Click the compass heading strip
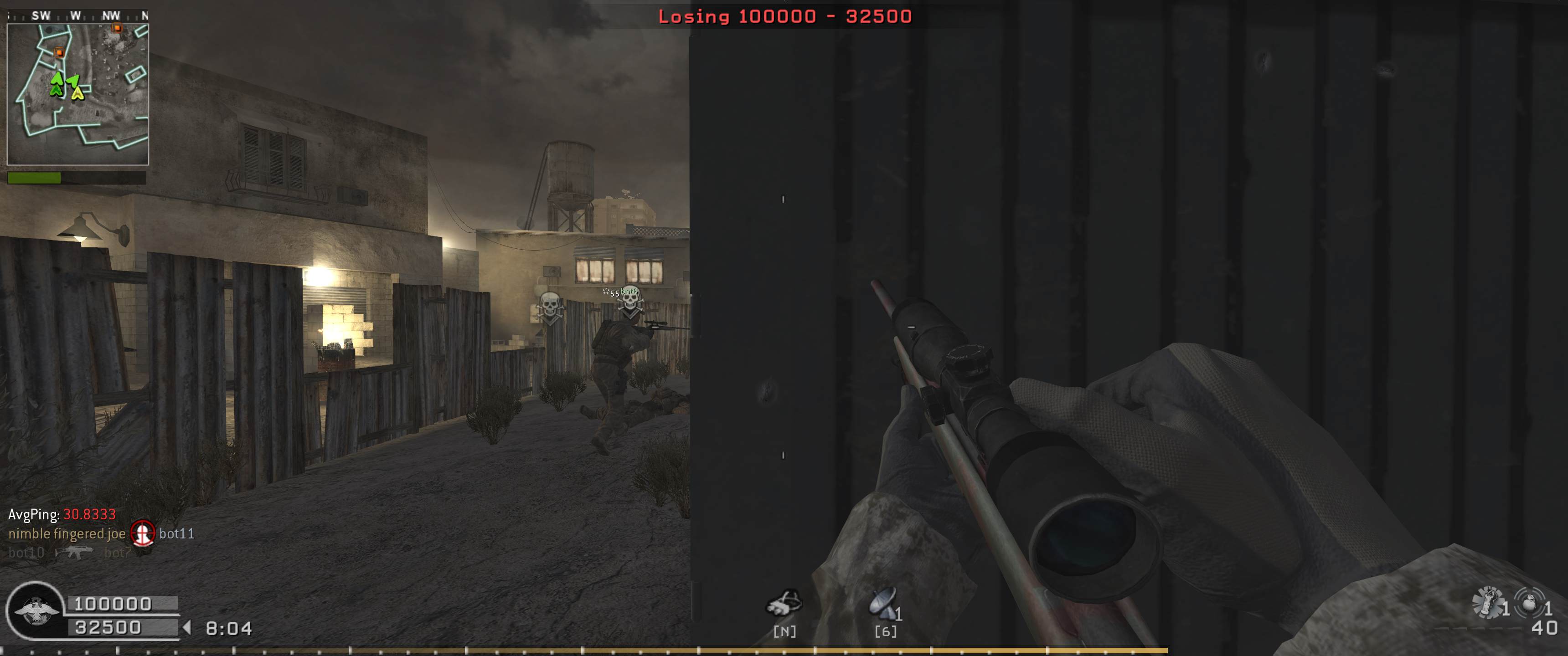This screenshot has width=1568, height=656. tap(77, 16)
